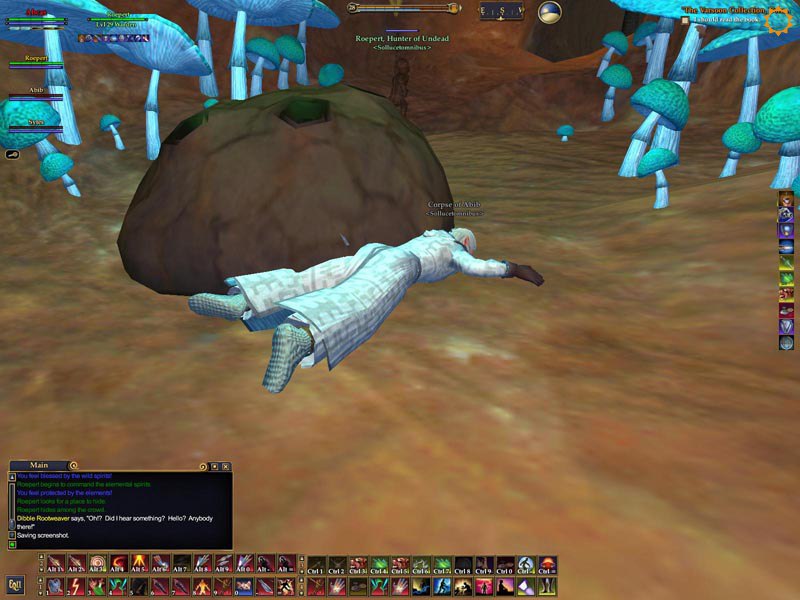This screenshot has height=600, width=800.
Task: Select group member Roepert's frame
Action: (x=38, y=62)
